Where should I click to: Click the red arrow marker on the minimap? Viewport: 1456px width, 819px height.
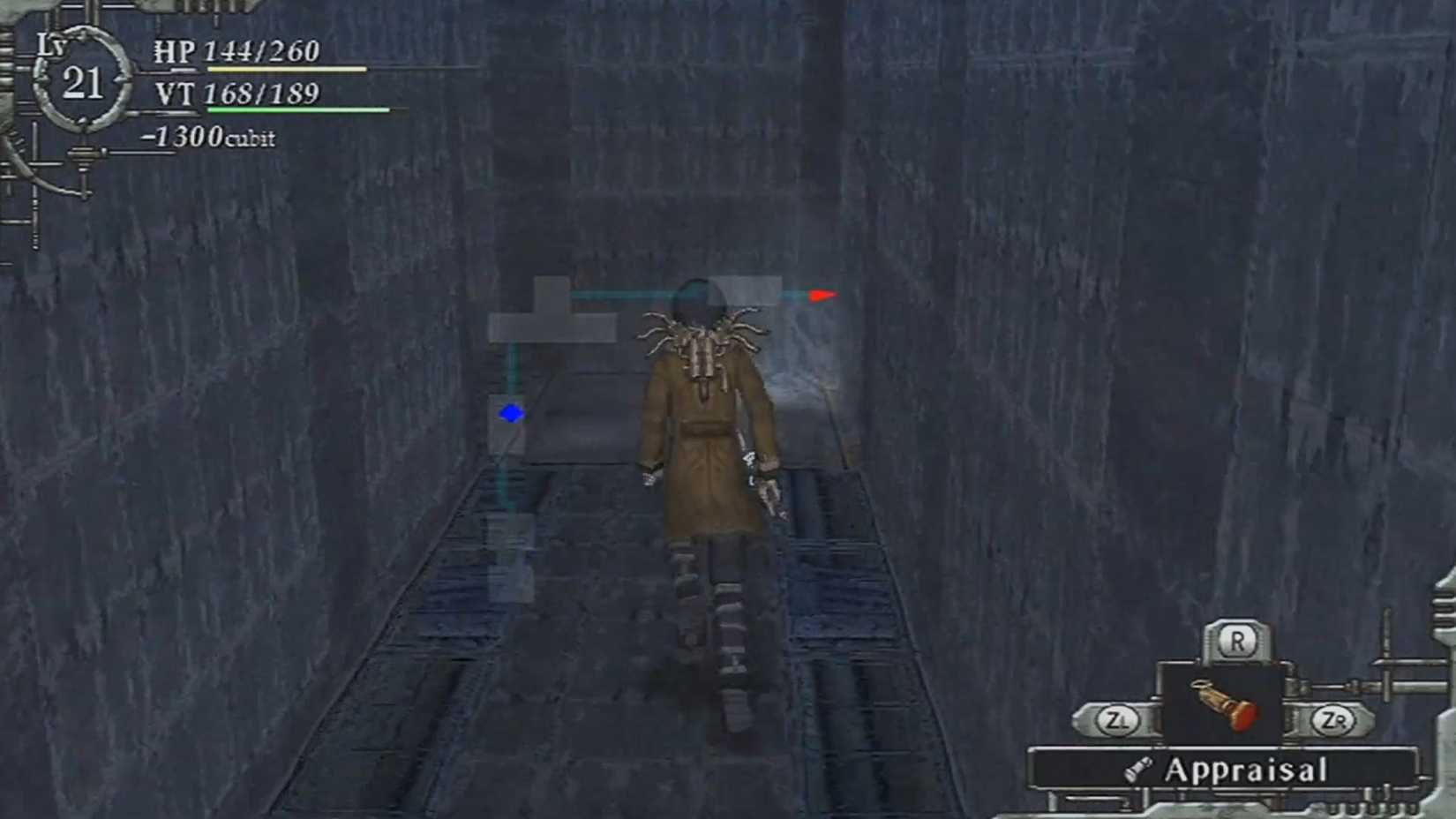click(821, 295)
